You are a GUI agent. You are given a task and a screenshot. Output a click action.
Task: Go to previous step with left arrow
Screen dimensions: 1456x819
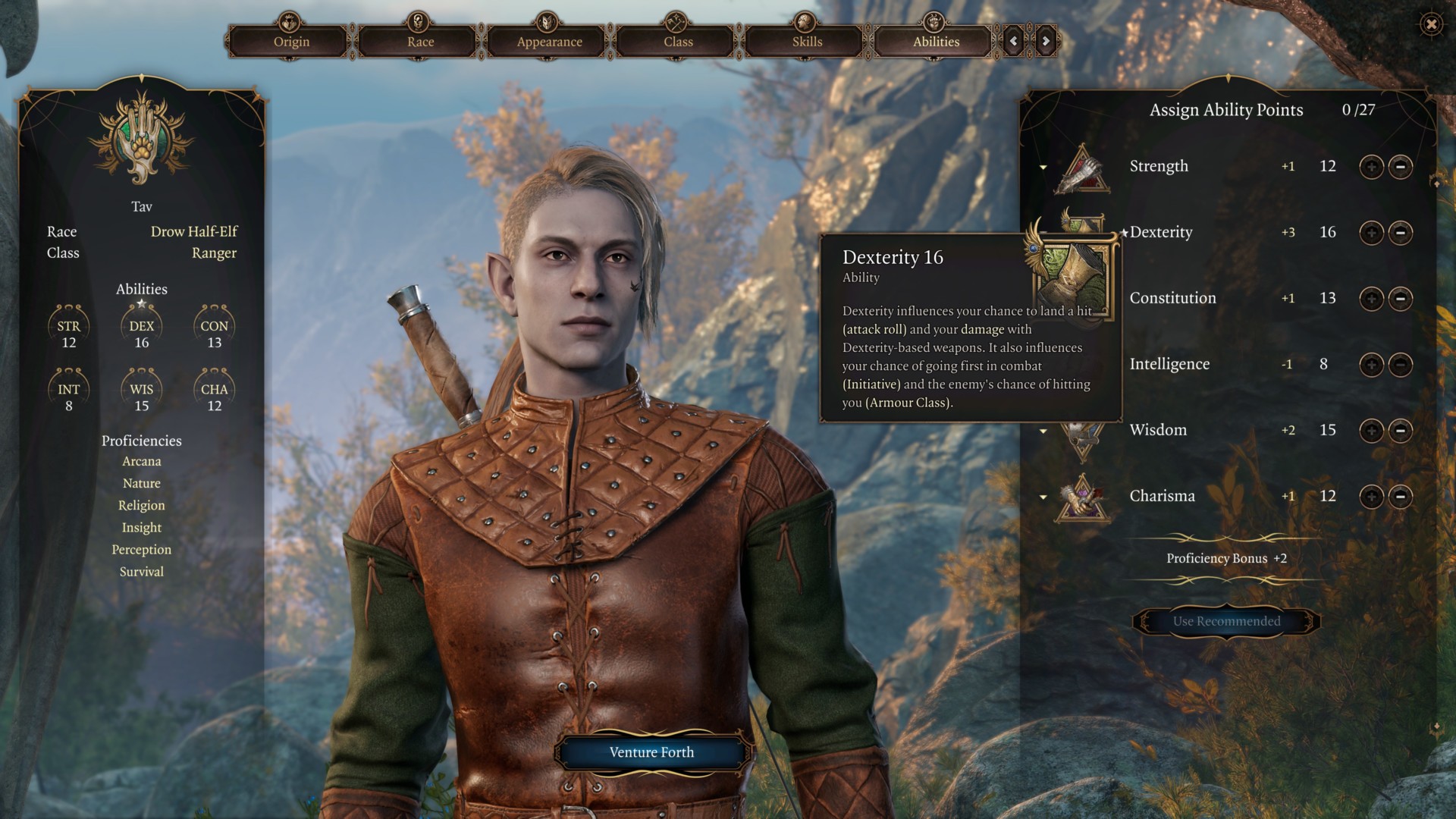point(1014,41)
